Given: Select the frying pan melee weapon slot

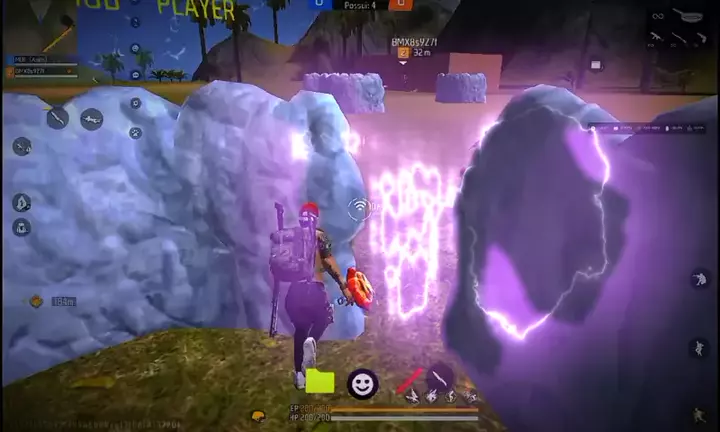Looking at the screenshot, I should [691, 16].
